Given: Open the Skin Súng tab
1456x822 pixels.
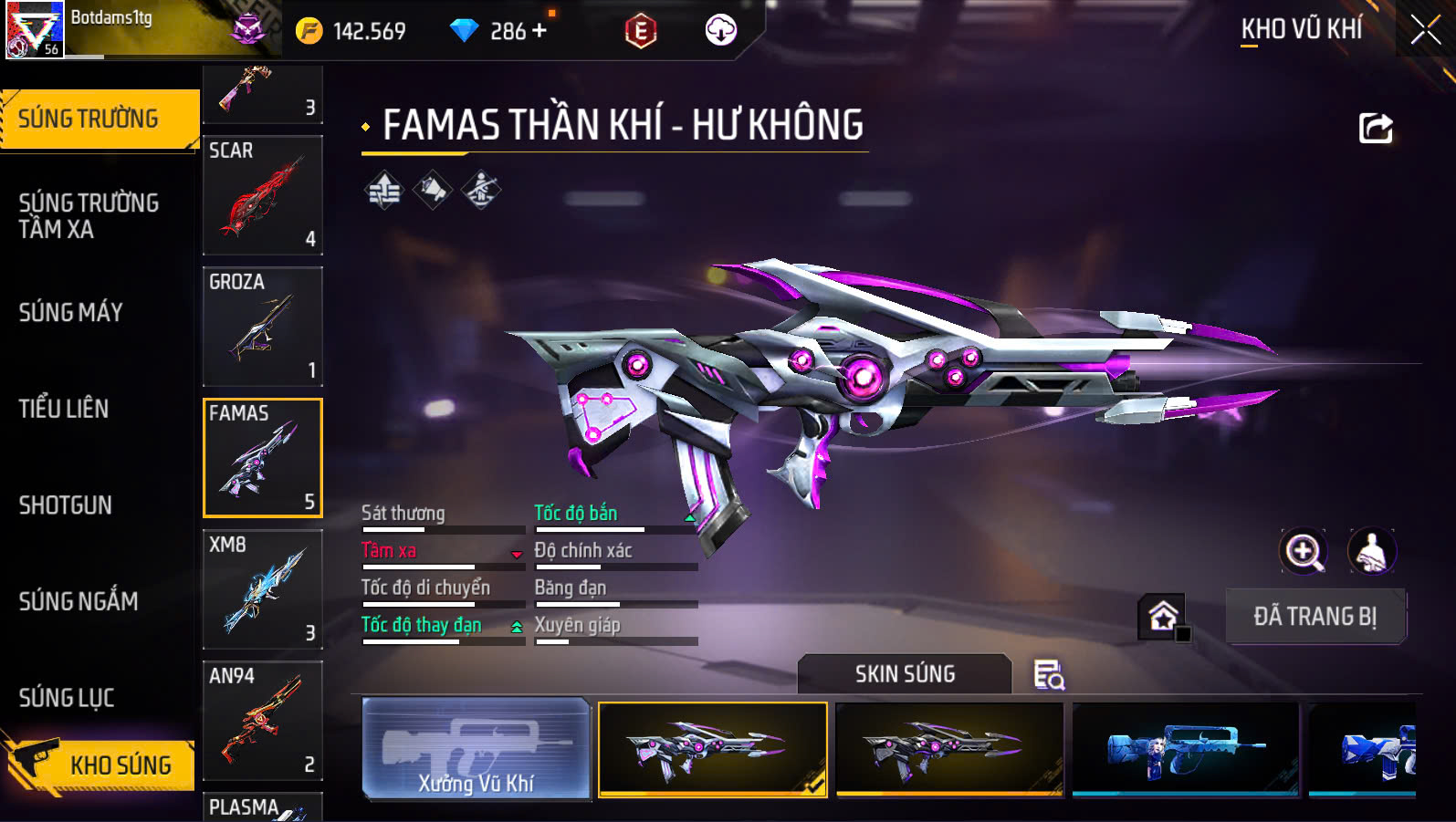Looking at the screenshot, I should tap(905, 674).
